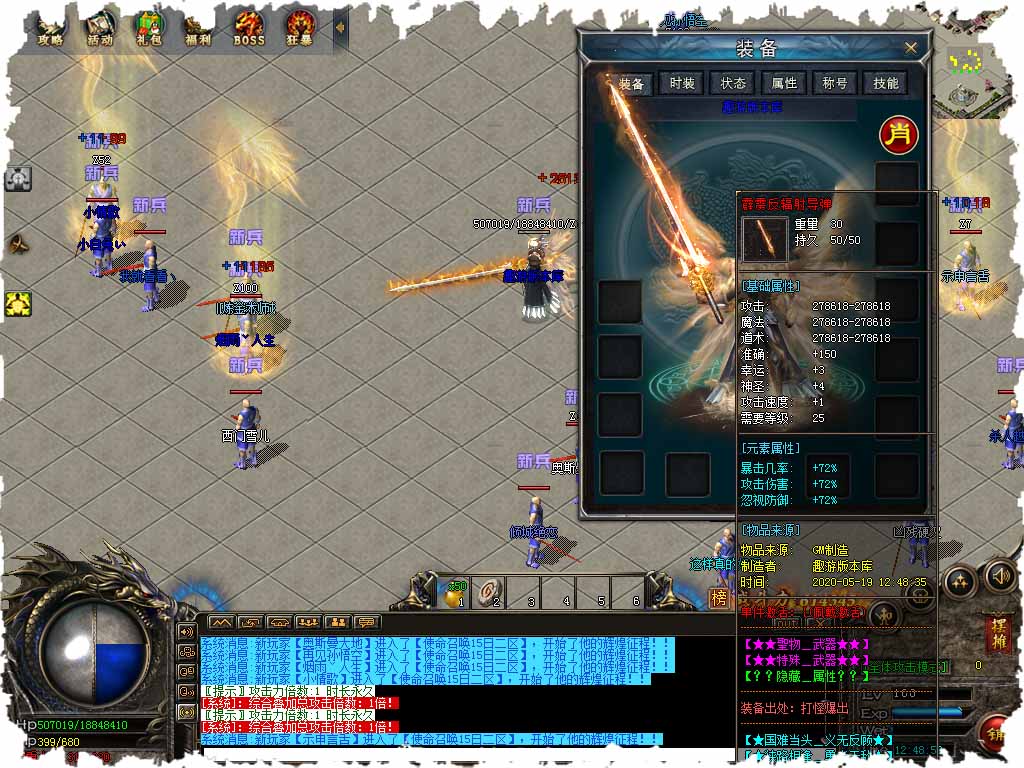Viewport: 1024px width, 768px height.
Task: Activate the 狂暴 berserk icon
Action: 299,28
